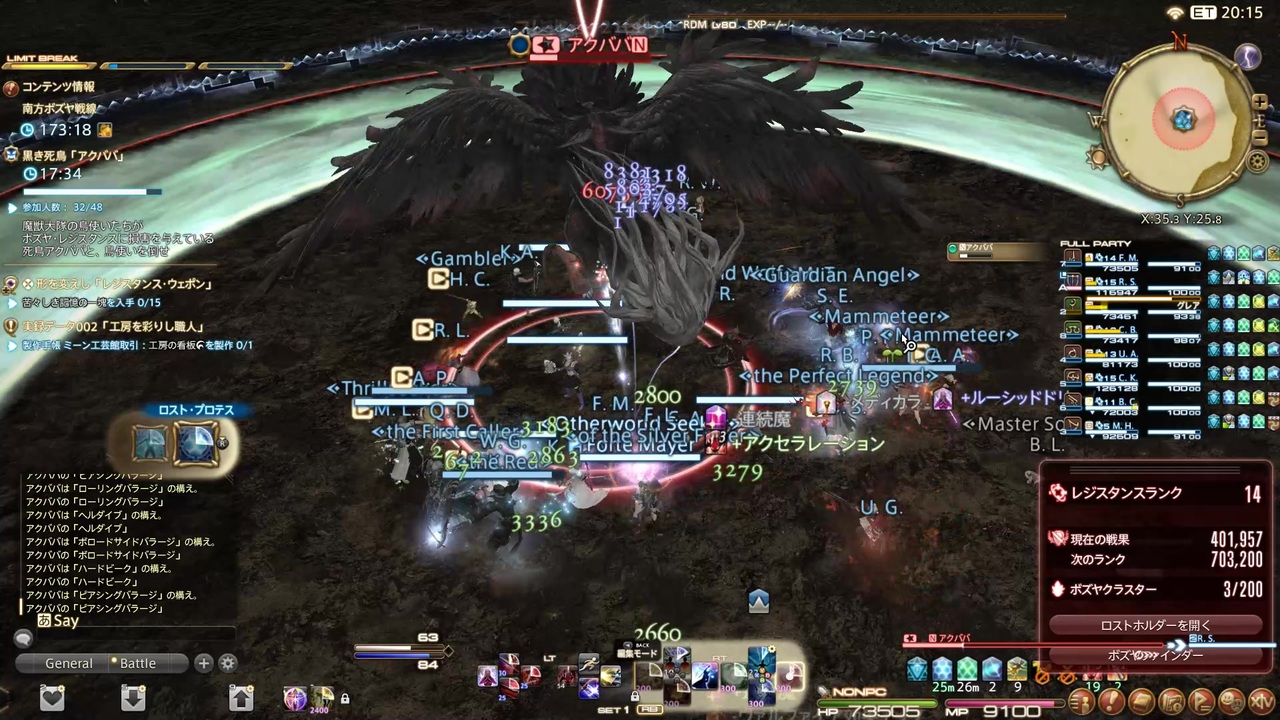Select the Sprint action on the hotbar

(x=588, y=661)
